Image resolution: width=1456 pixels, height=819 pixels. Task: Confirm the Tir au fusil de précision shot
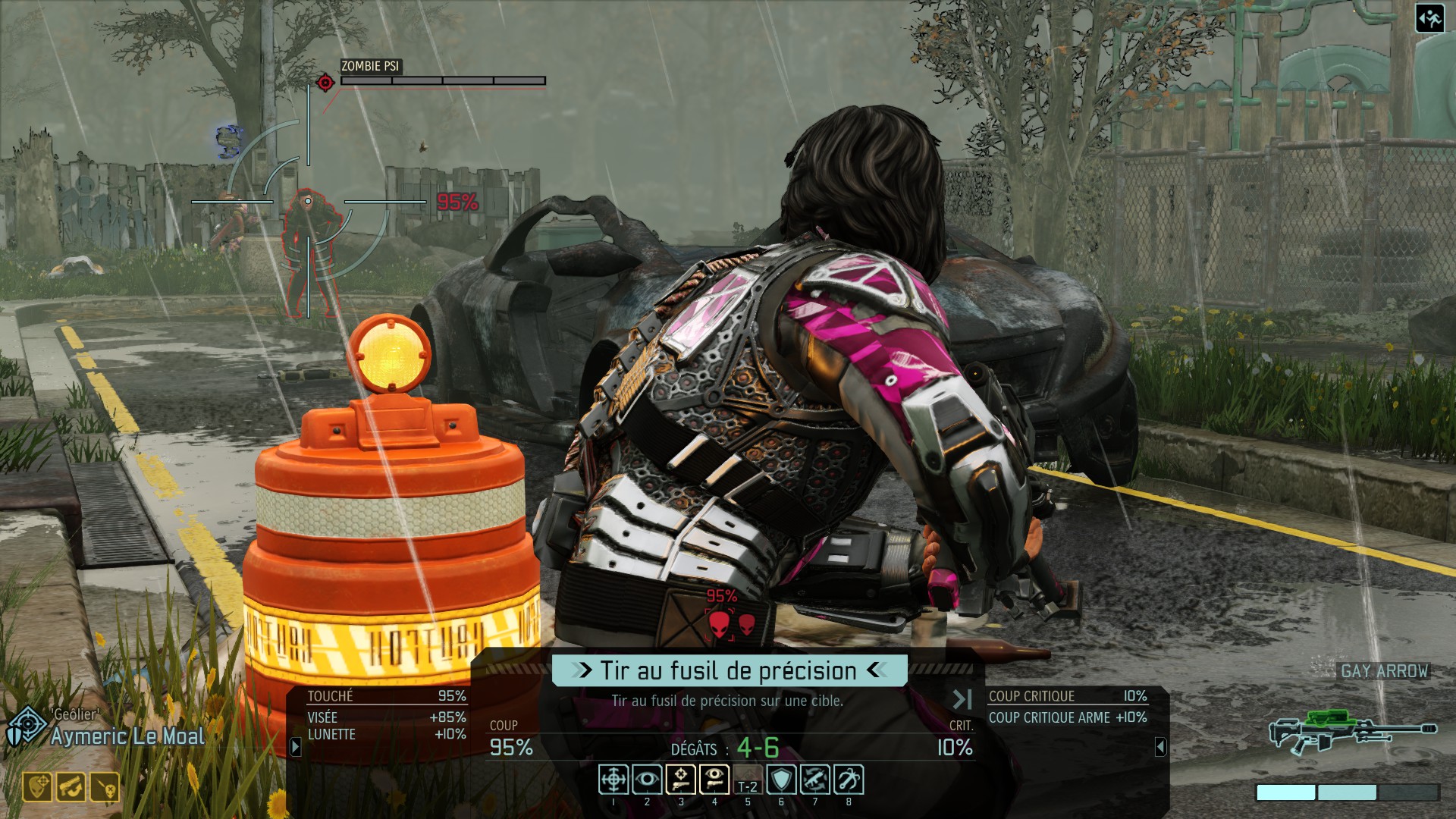729,670
